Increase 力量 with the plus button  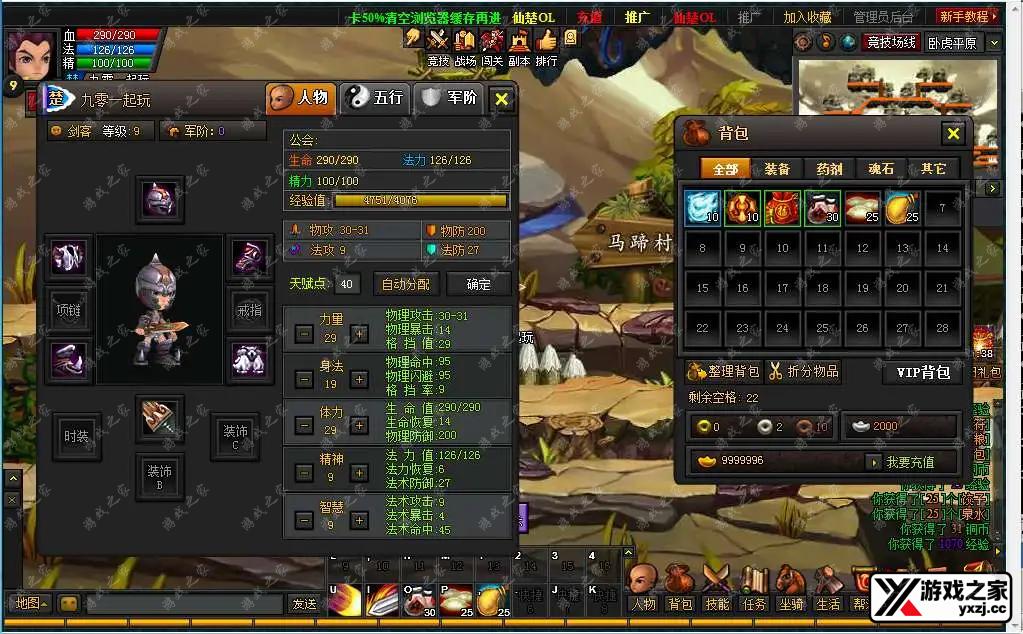coord(359,334)
